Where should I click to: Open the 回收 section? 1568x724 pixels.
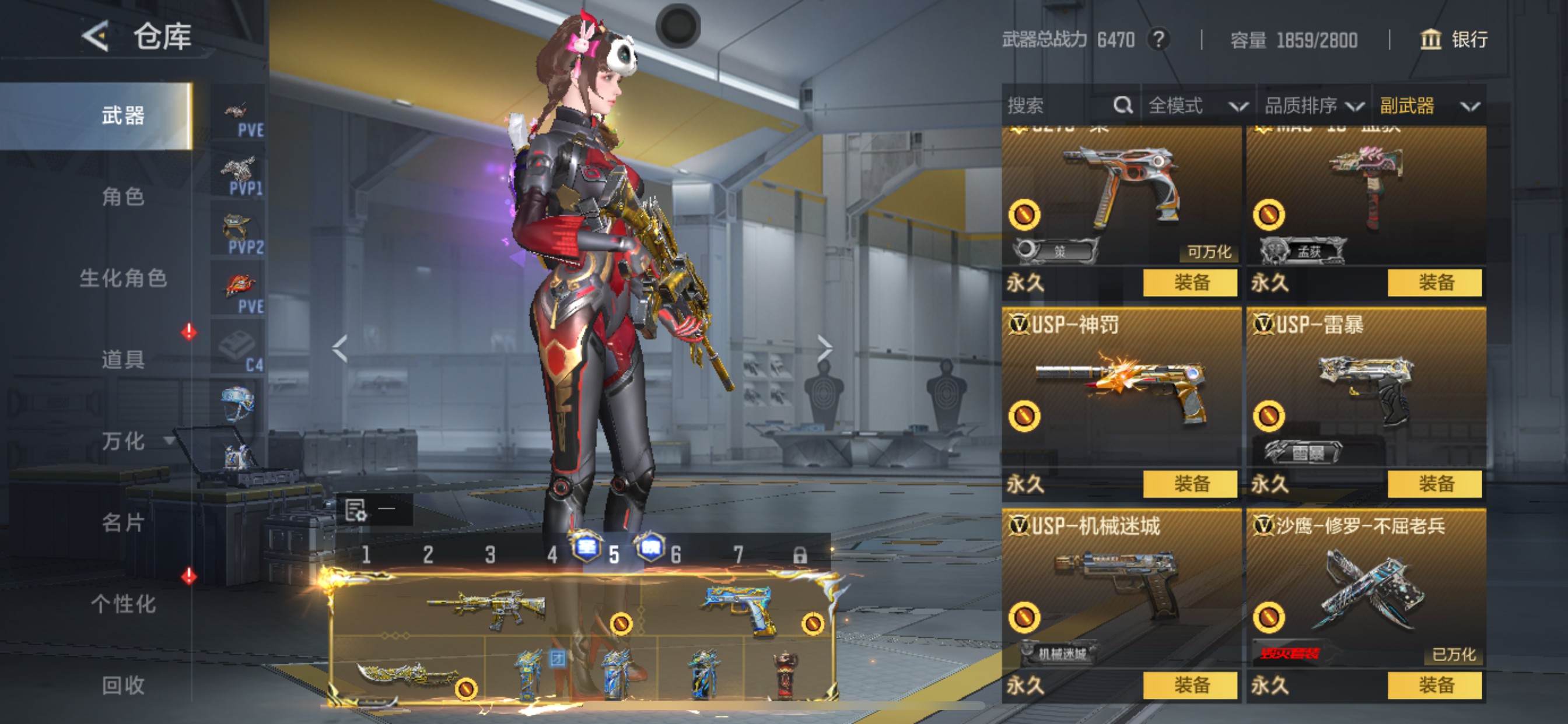tap(123, 686)
